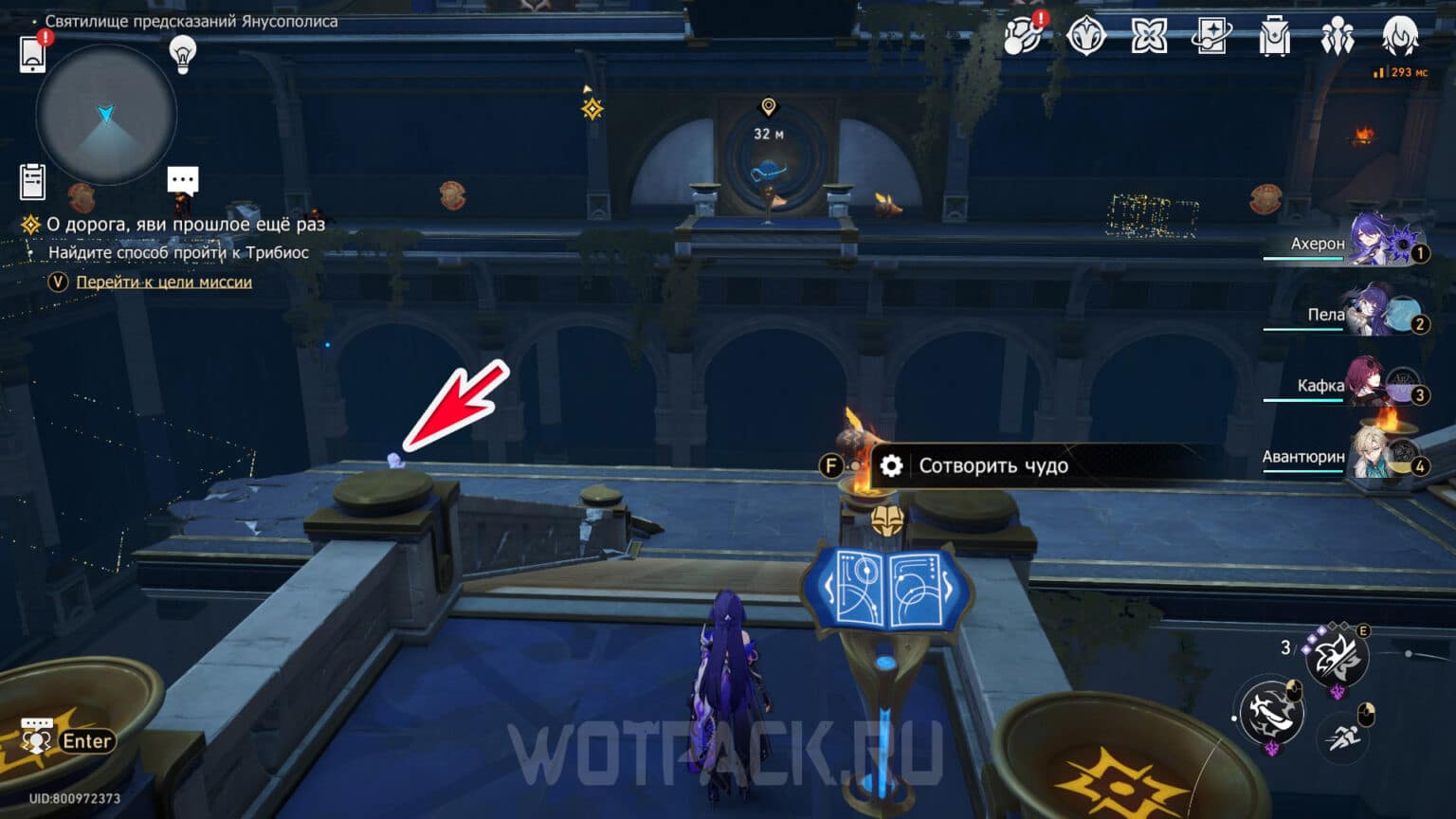Open the phone menu with notification alert
The height and width of the screenshot is (819, 1456).
pos(34,55)
